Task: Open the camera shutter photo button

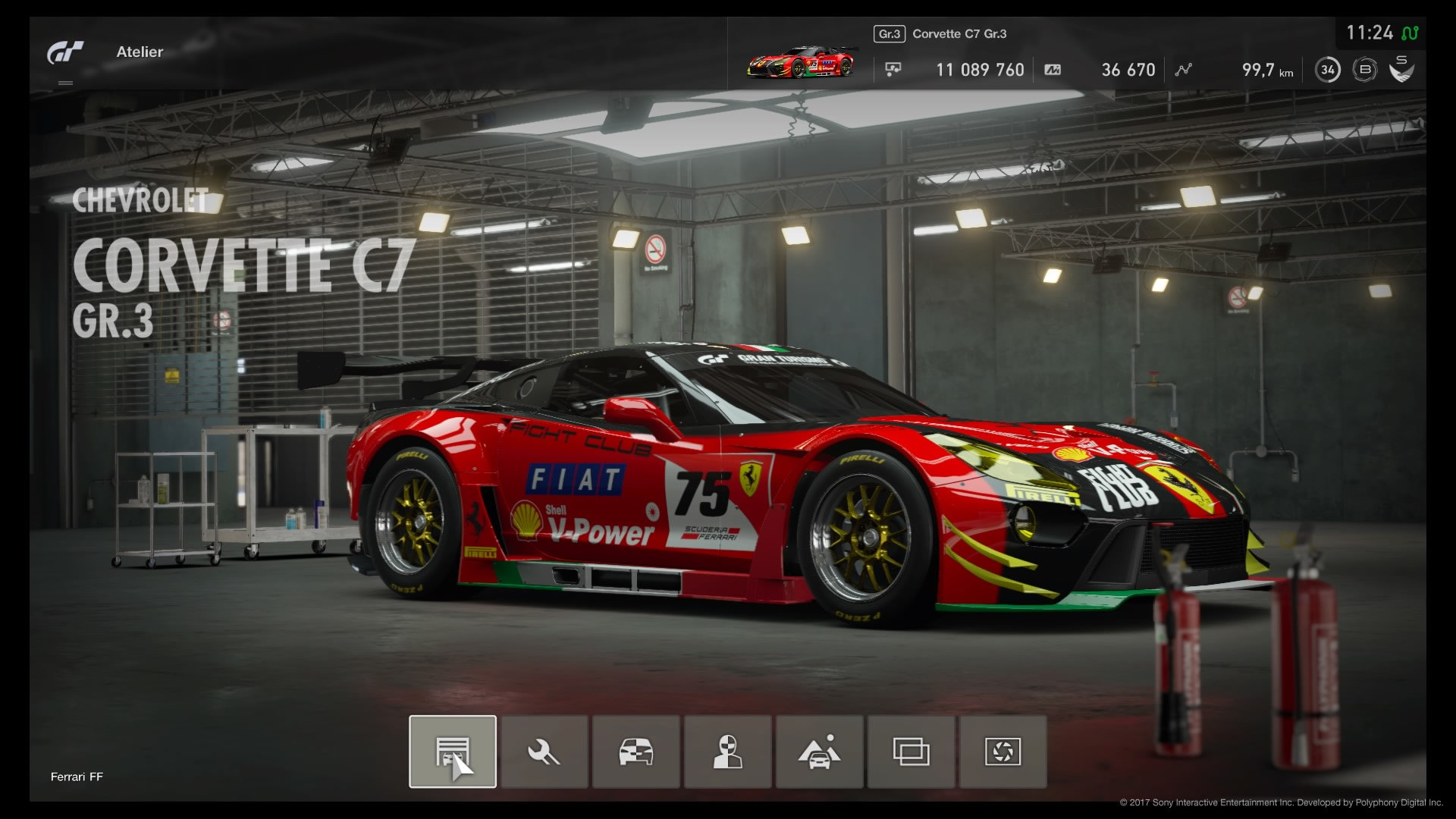Action: click(x=1003, y=752)
